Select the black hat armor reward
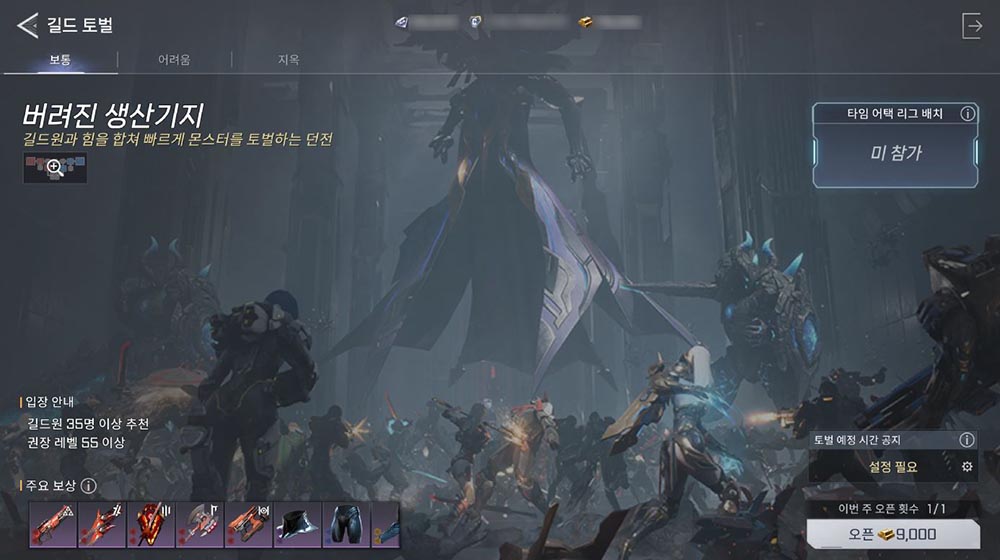 295,523
